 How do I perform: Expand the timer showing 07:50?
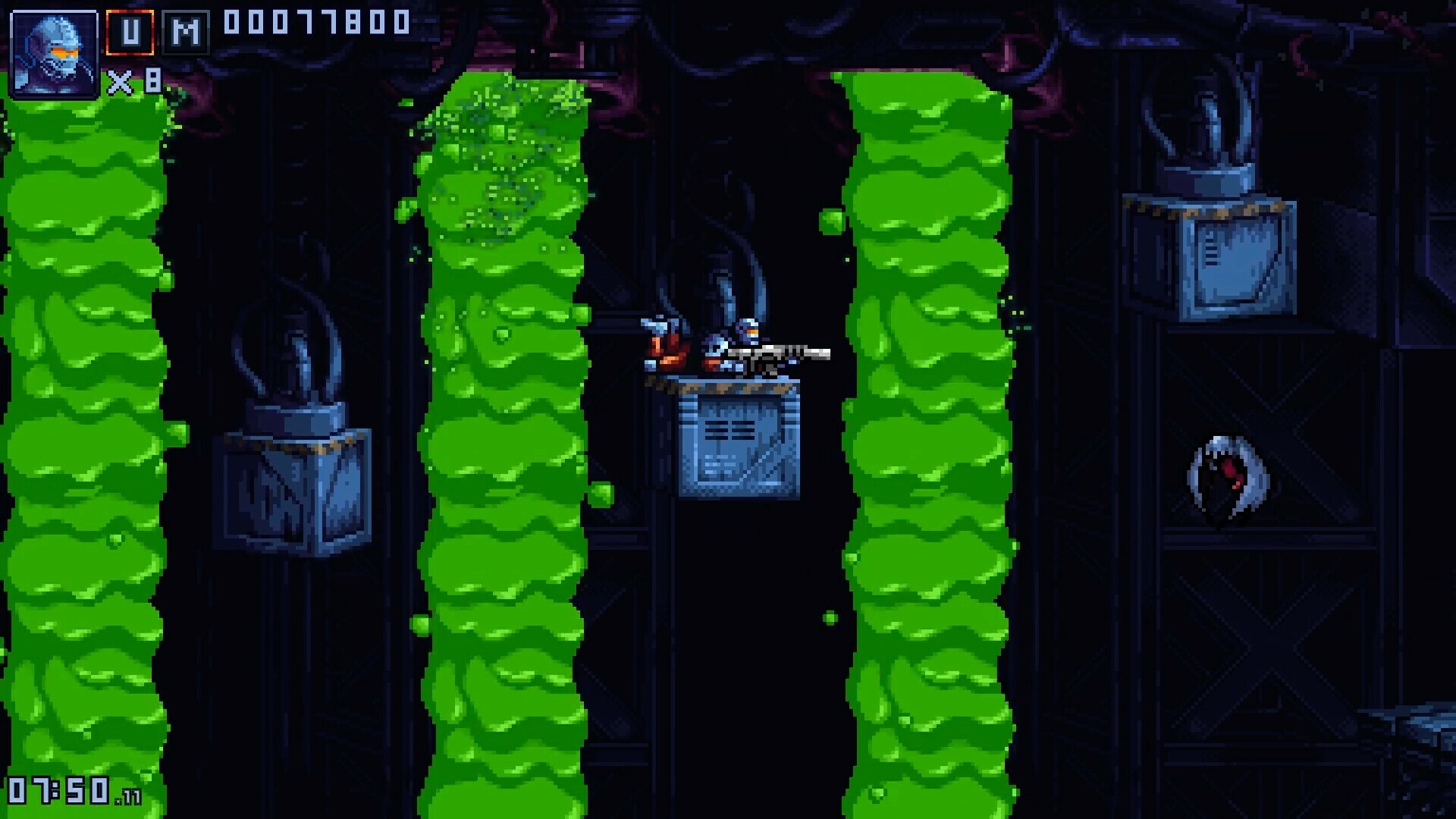57,789
